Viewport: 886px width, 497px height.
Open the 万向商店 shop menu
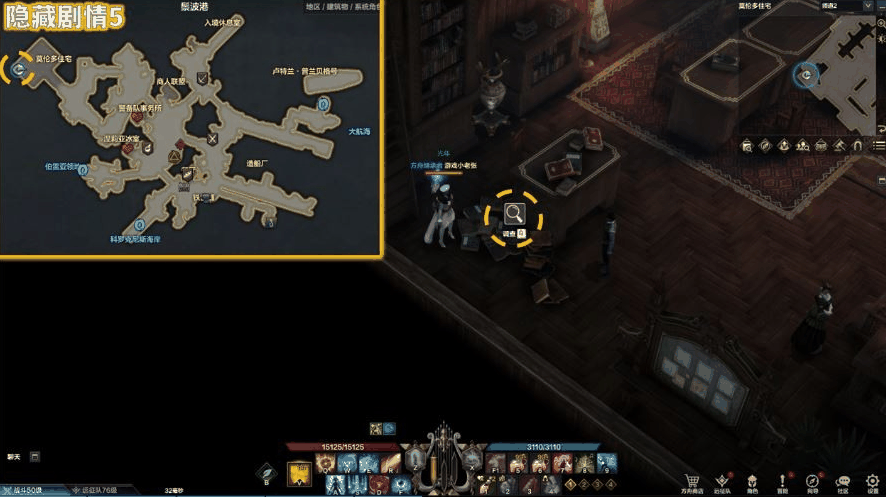[x=691, y=481]
